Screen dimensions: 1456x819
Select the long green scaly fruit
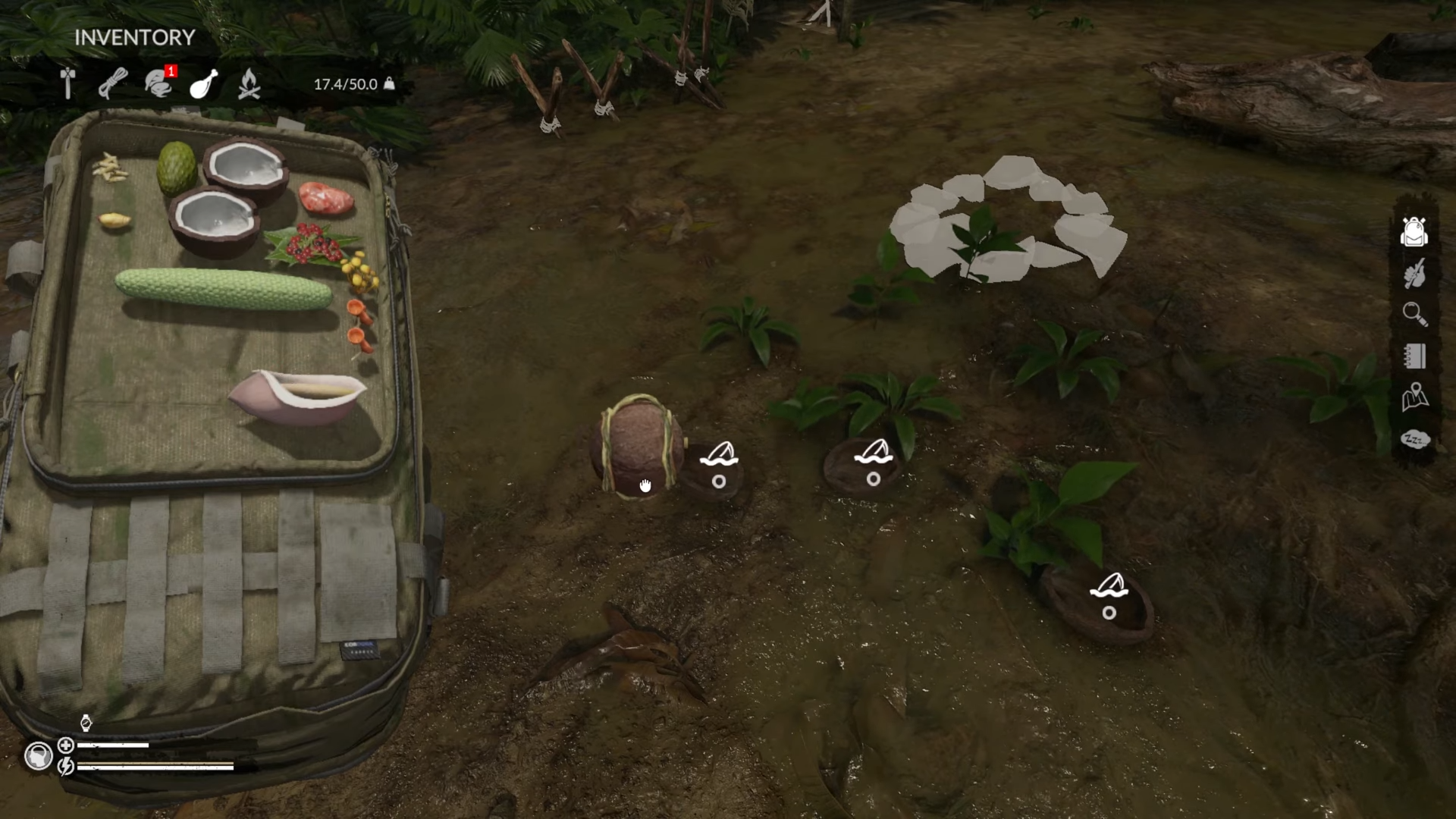pos(224,289)
